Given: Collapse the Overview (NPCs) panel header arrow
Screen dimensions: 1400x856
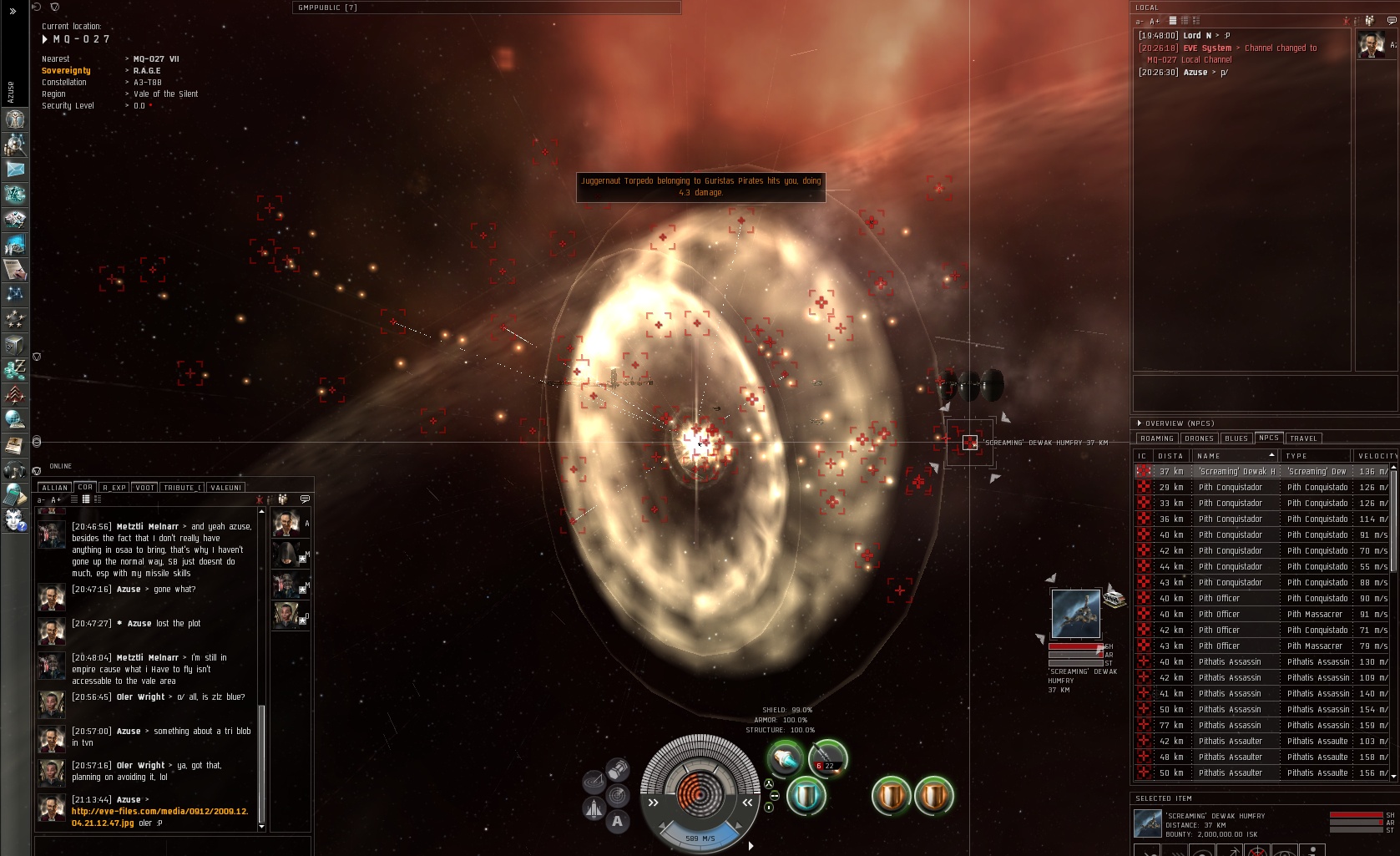Looking at the screenshot, I should (x=1140, y=423).
